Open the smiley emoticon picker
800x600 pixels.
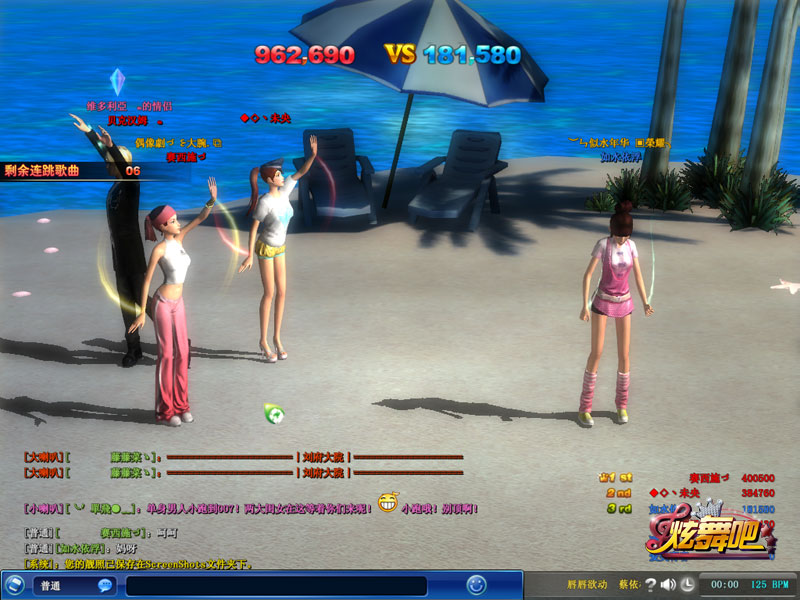[x=476, y=585]
